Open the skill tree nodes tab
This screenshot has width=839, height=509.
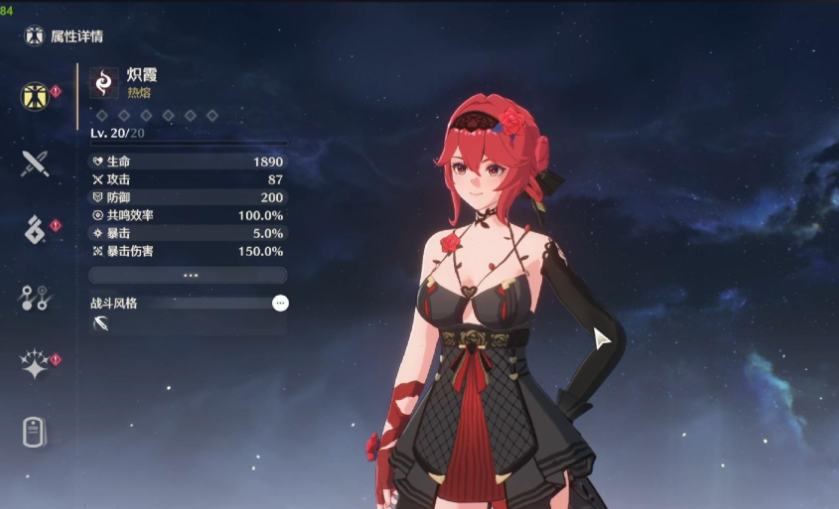click(35, 296)
